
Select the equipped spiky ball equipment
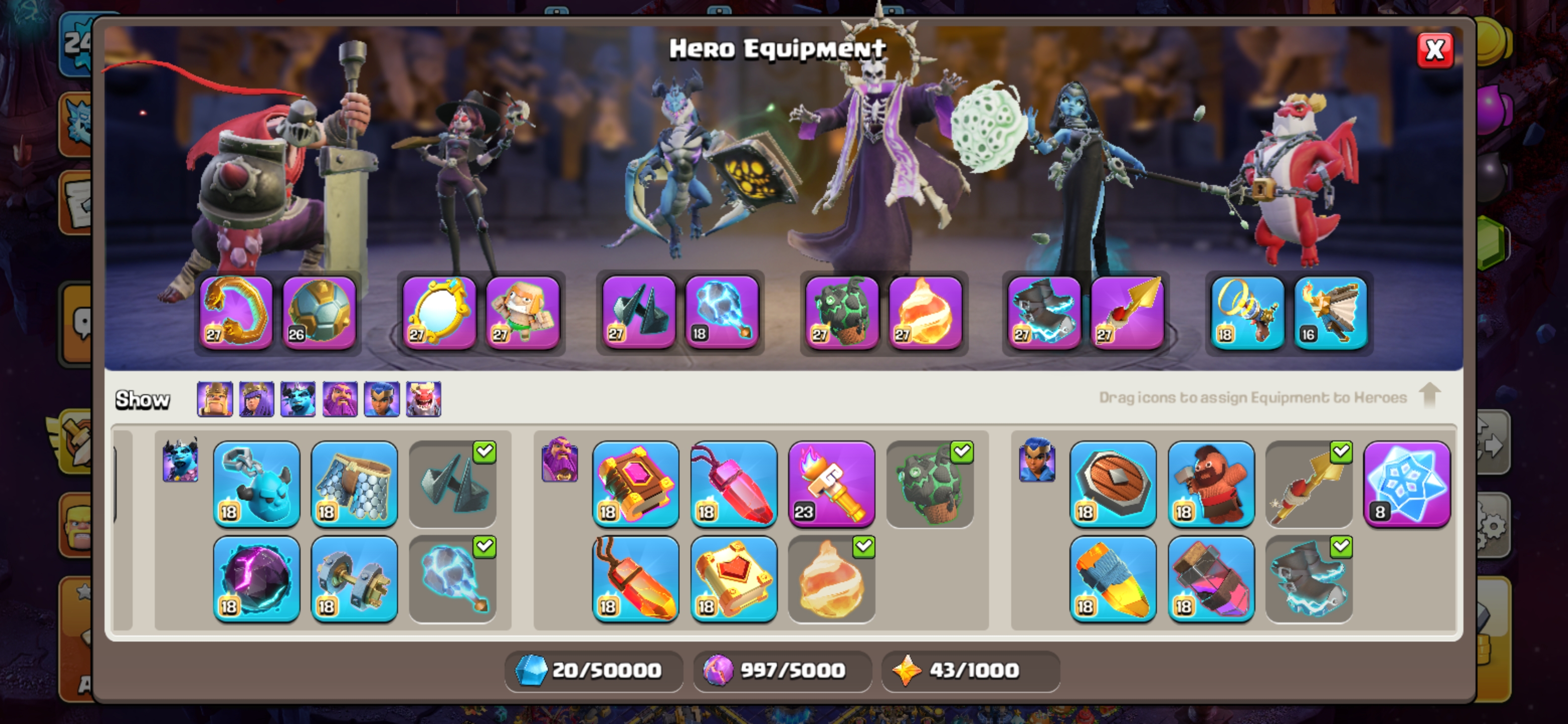point(319,313)
